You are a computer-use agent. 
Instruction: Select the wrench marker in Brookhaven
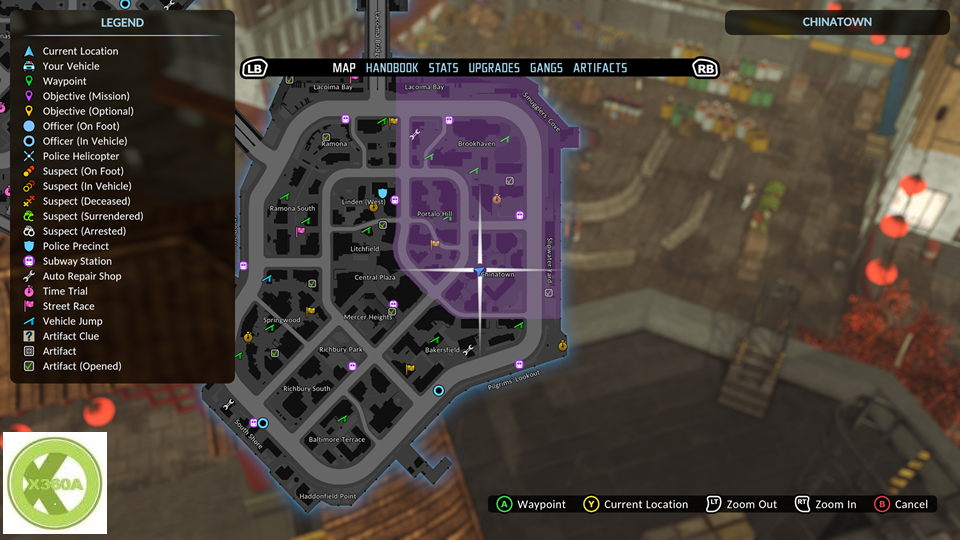coord(415,134)
